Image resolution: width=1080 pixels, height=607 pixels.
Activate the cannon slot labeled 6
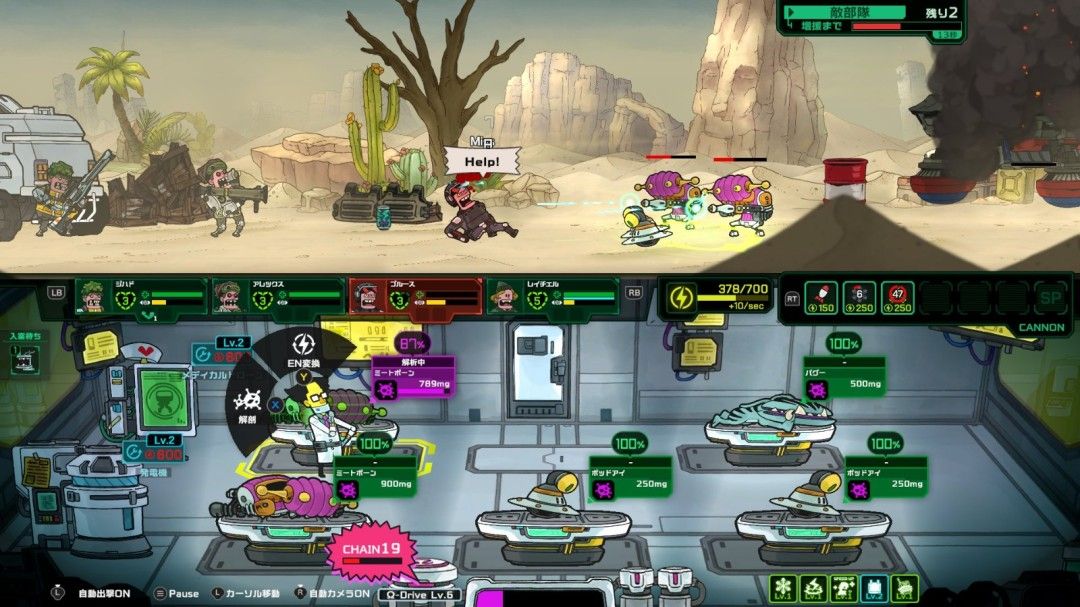[x=859, y=297]
